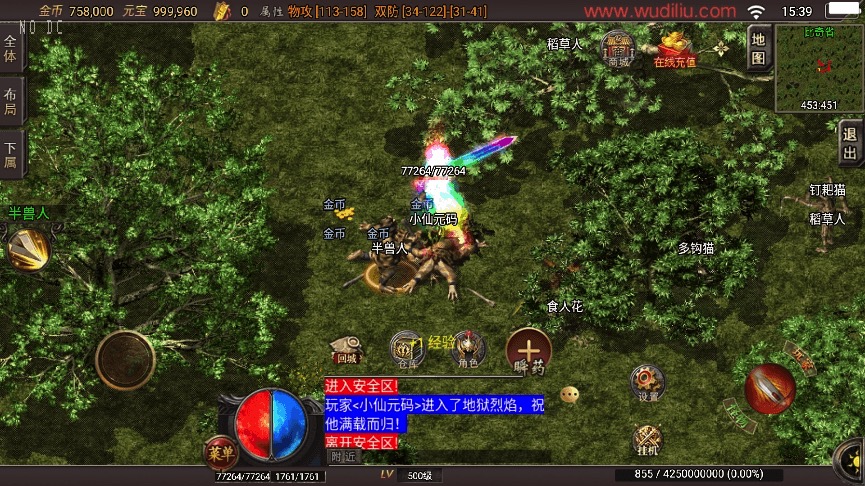Open 在线充值 online recharge
Screen dimensions: 865x486
(675, 48)
